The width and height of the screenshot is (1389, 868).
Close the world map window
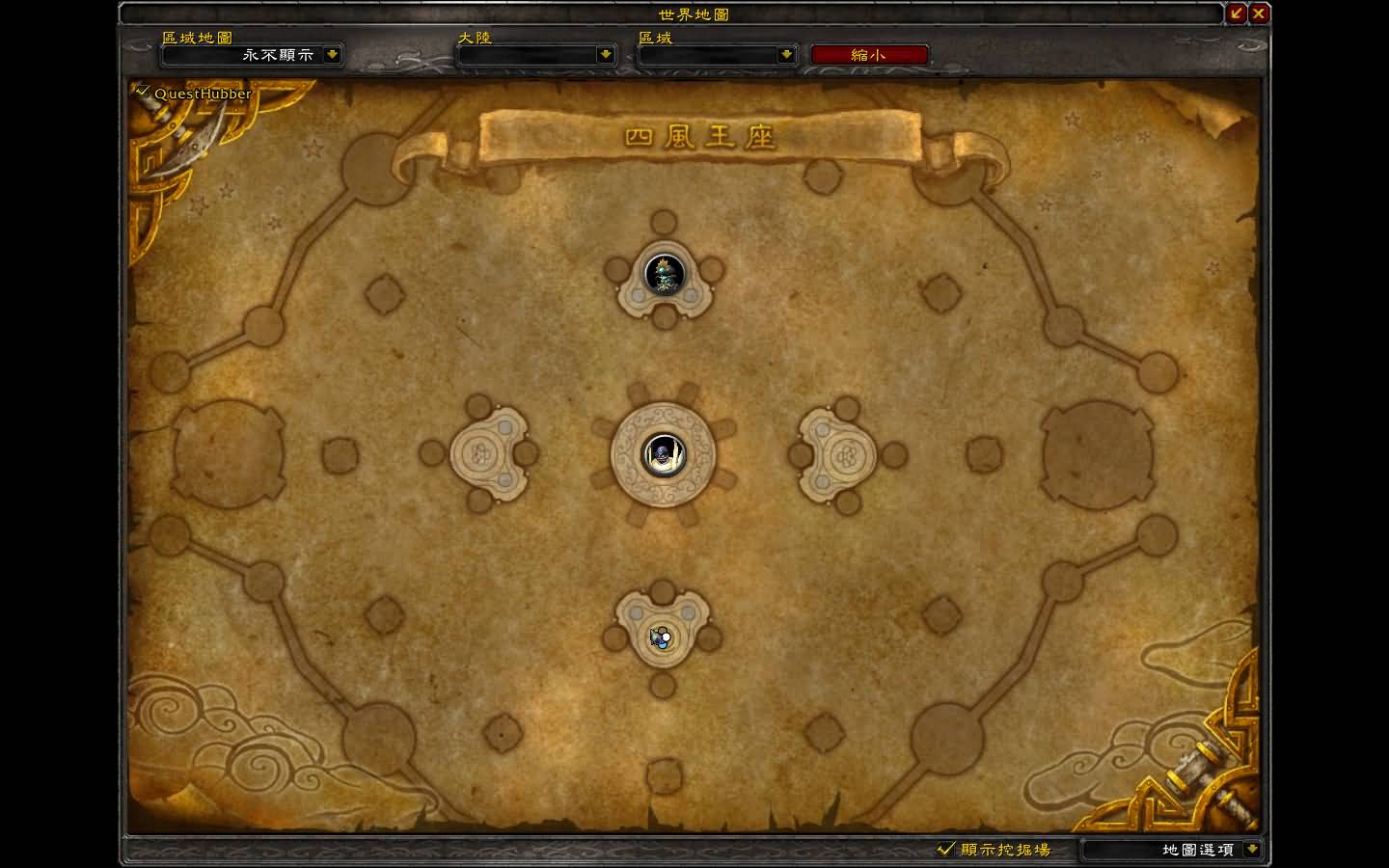click(x=1259, y=14)
